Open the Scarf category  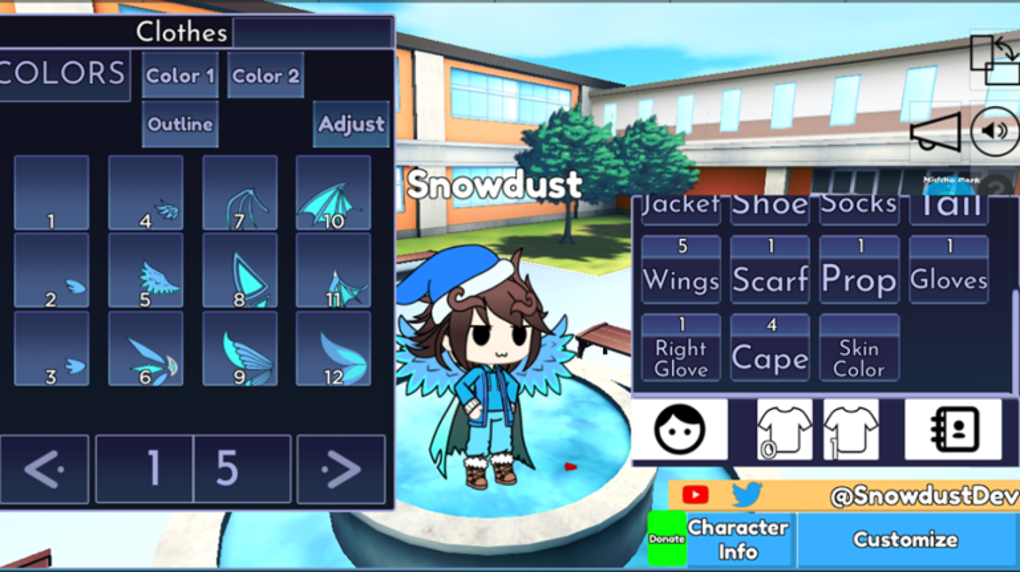[770, 270]
